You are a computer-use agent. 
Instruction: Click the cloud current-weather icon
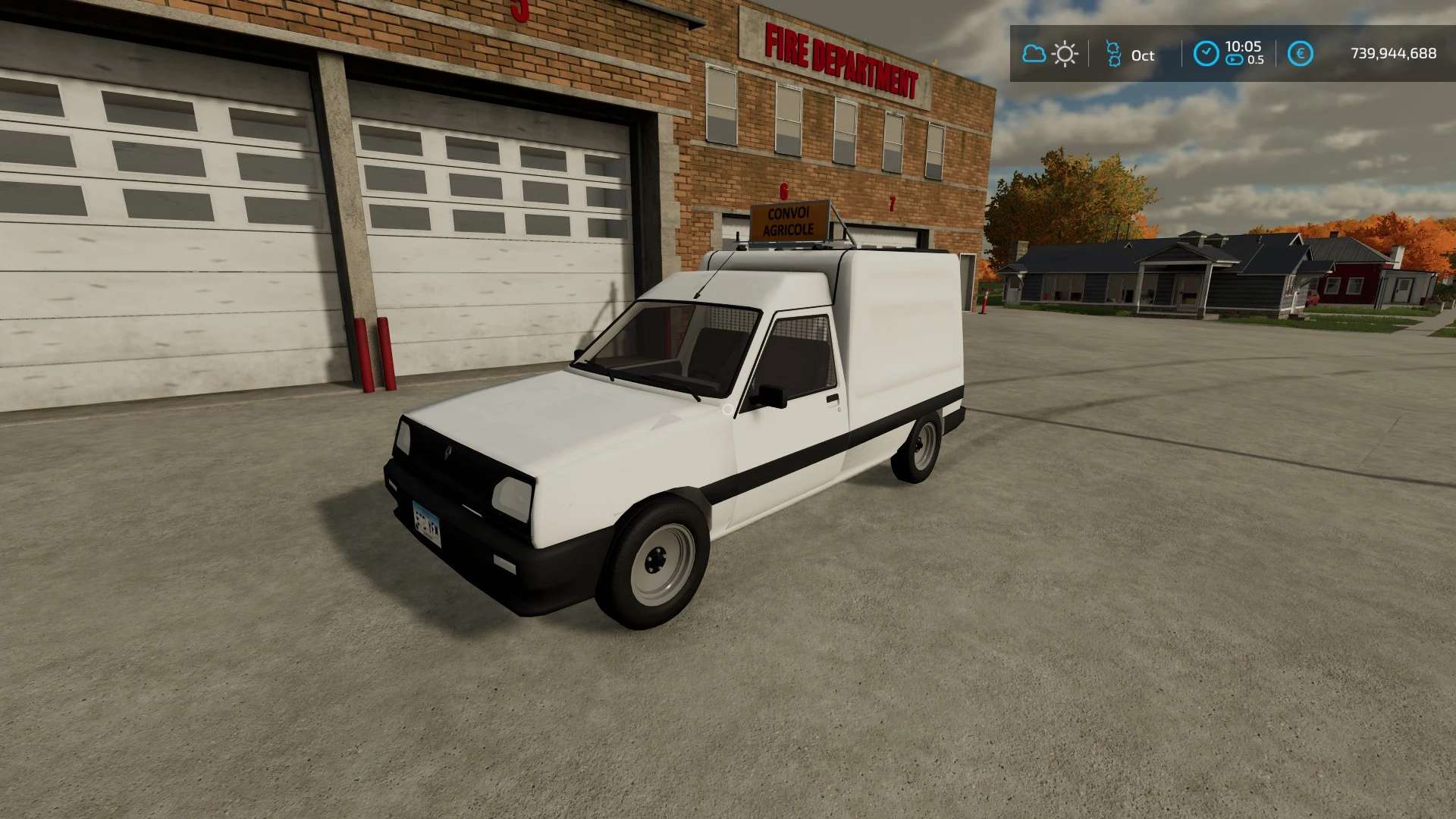pyautogui.click(x=1034, y=53)
